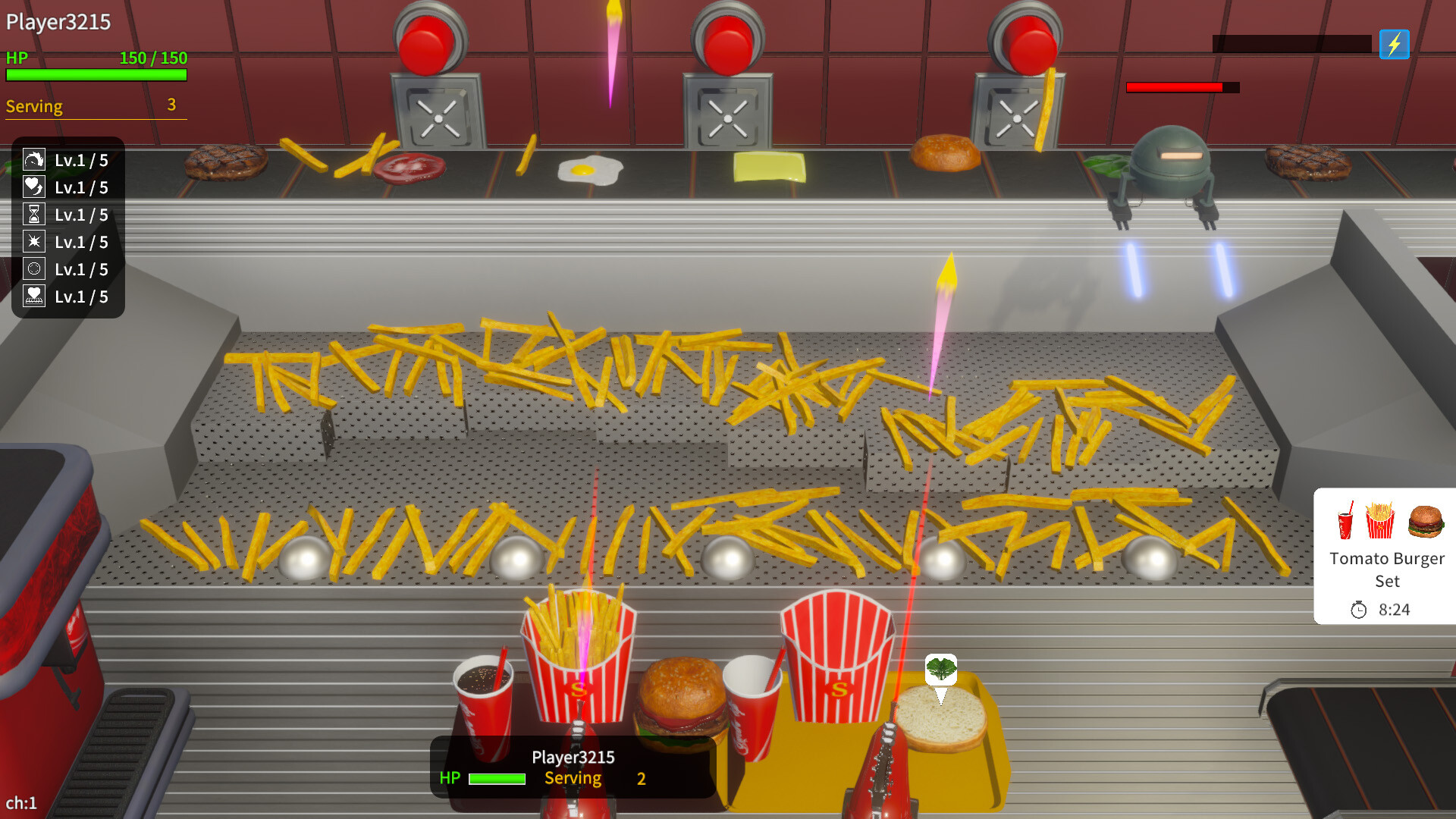This screenshot has height=819, width=1456.
Task: Click the cola drink icon on the Tomato Burger Set card
Action: tap(1346, 521)
